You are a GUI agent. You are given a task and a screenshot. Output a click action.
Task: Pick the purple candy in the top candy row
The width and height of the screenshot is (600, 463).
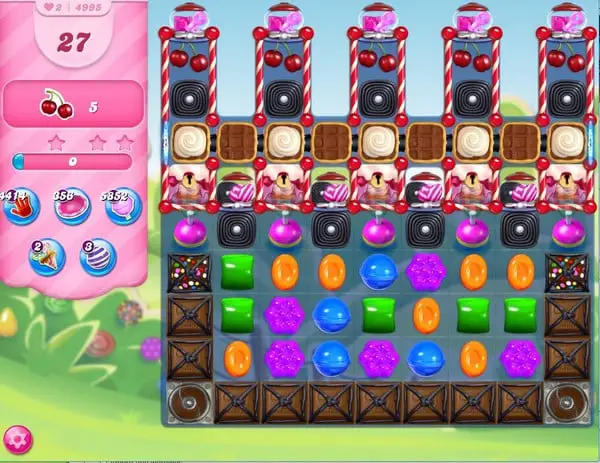pyautogui.click(x=426, y=272)
